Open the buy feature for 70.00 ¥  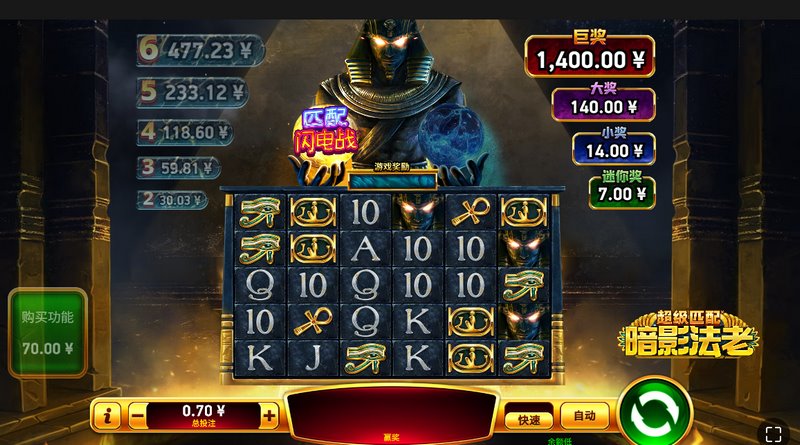pos(48,333)
